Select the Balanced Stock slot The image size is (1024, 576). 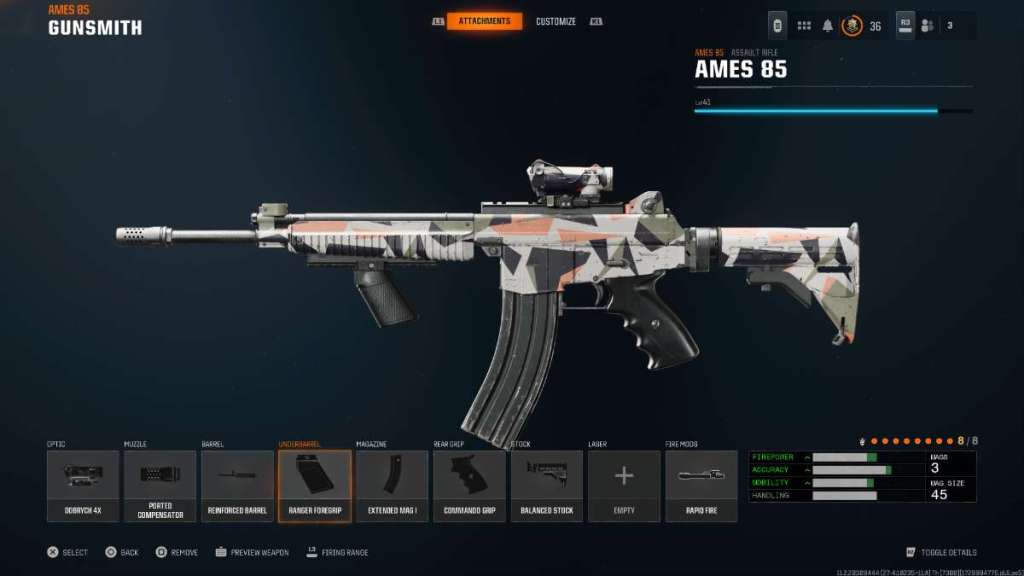[546, 485]
